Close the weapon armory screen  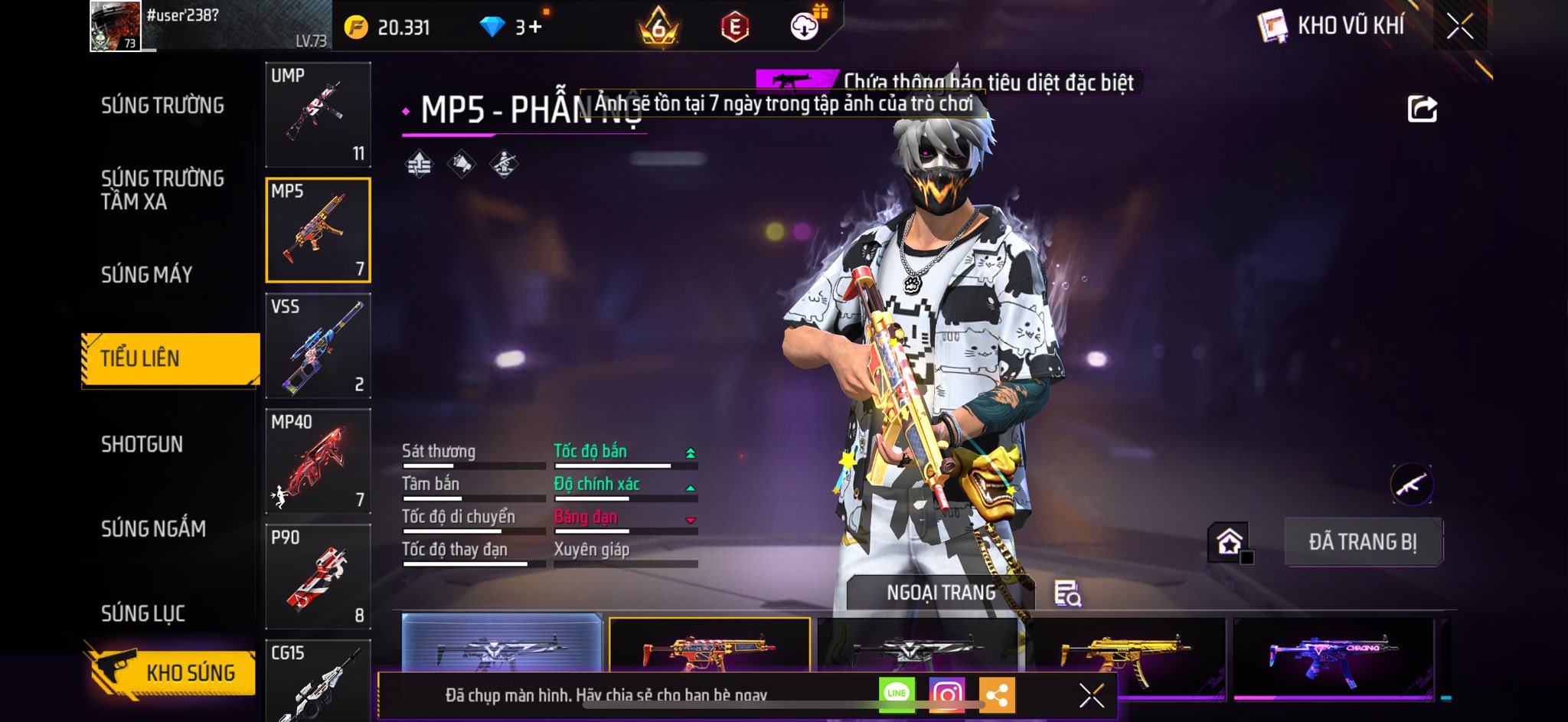(x=1459, y=27)
